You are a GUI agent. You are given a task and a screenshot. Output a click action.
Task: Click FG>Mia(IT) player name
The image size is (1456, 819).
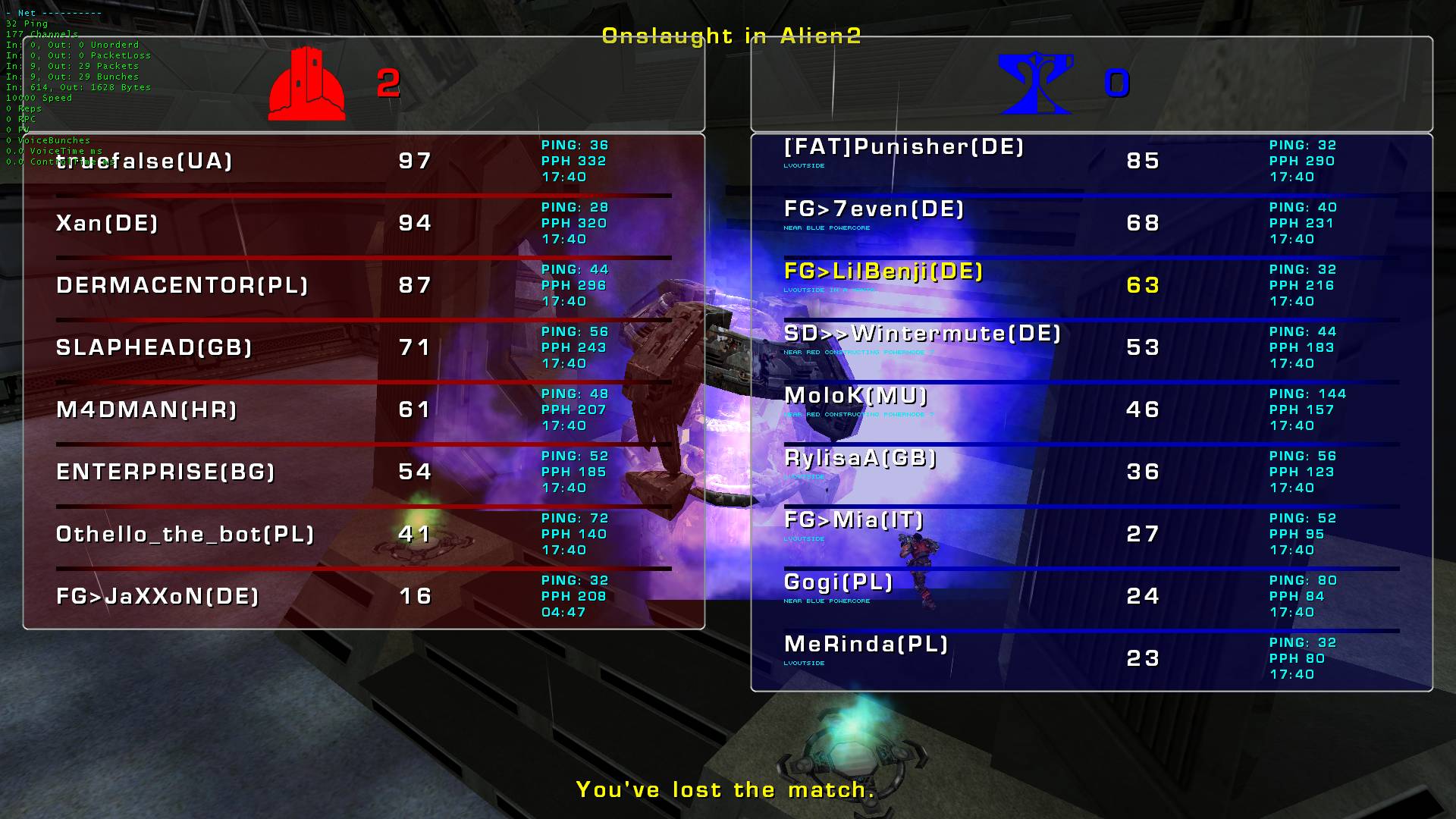[854, 519]
